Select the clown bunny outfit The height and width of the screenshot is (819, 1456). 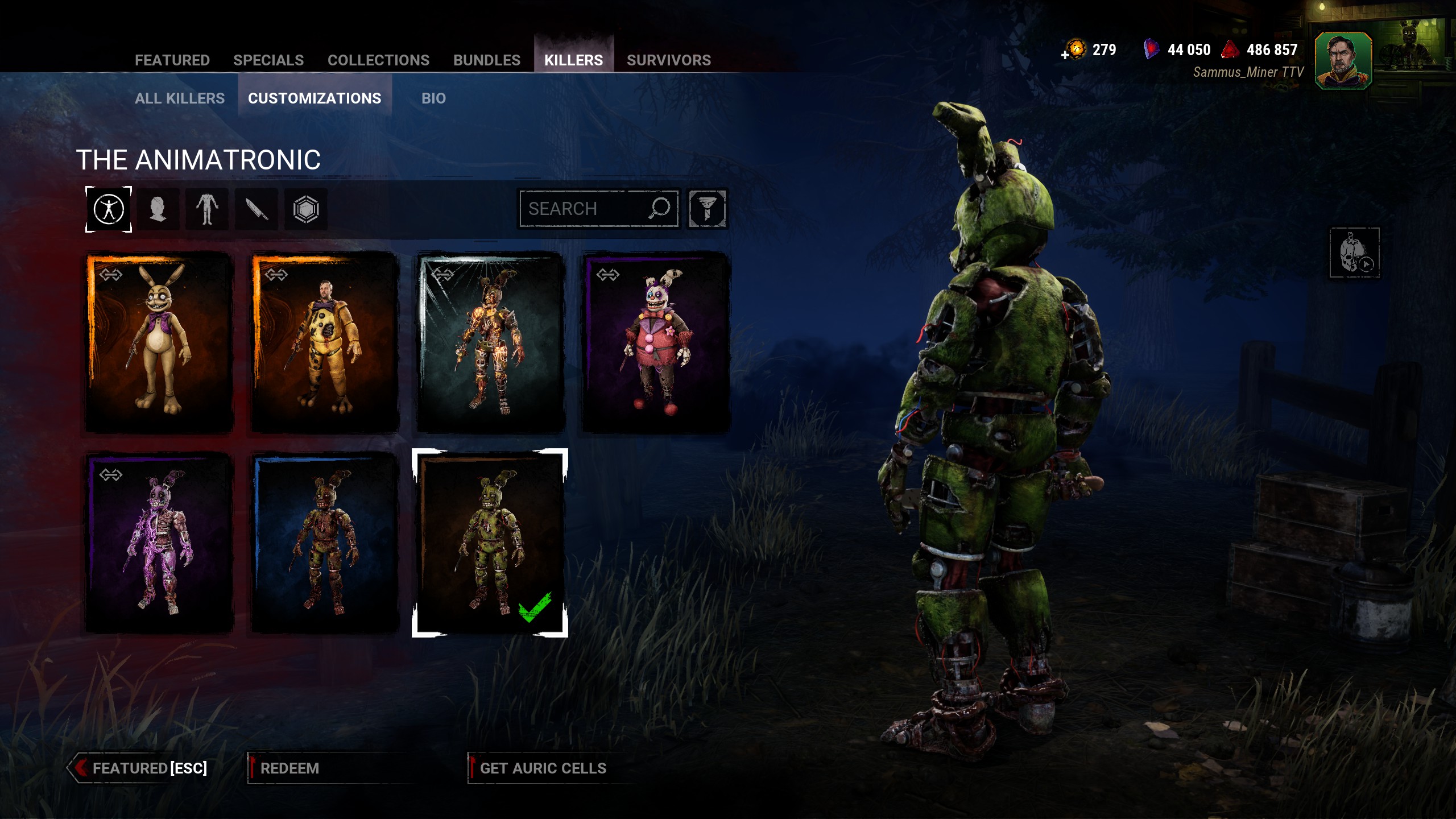(656, 341)
